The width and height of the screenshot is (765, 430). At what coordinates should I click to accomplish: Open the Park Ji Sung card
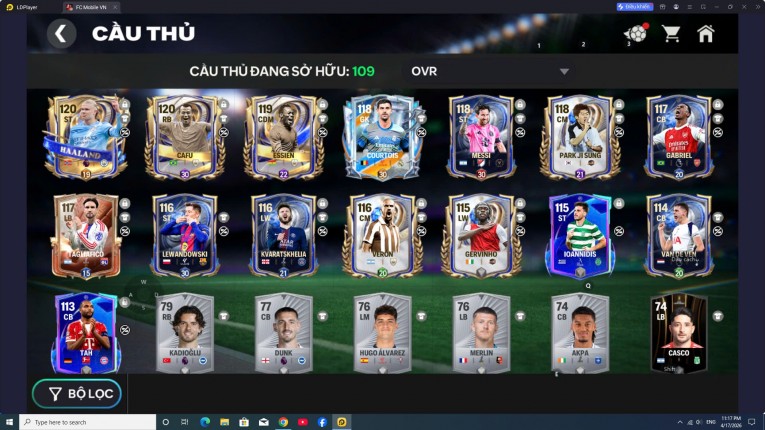(x=579, y=137)
